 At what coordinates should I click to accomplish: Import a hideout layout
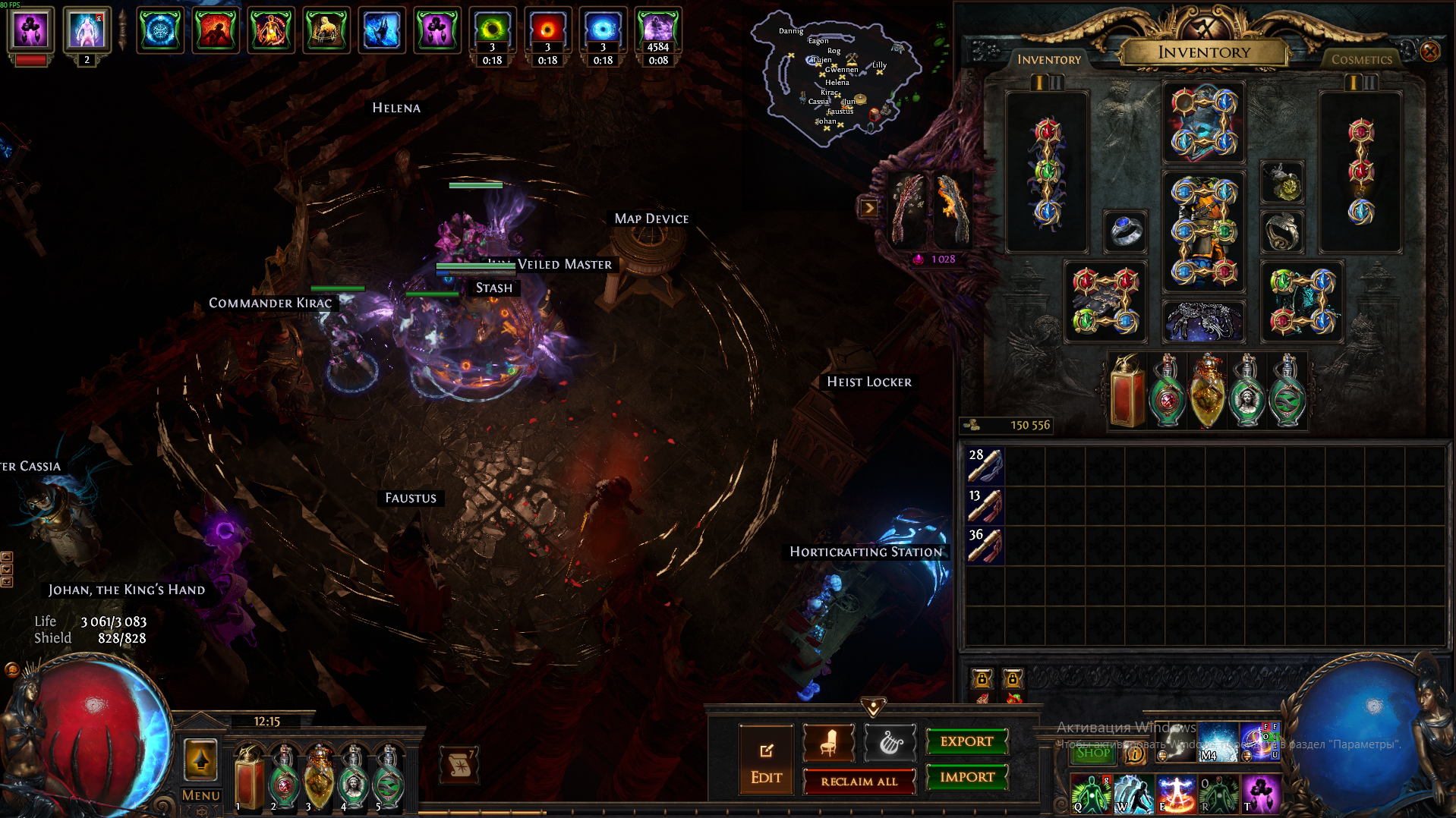tap(966, 777)
